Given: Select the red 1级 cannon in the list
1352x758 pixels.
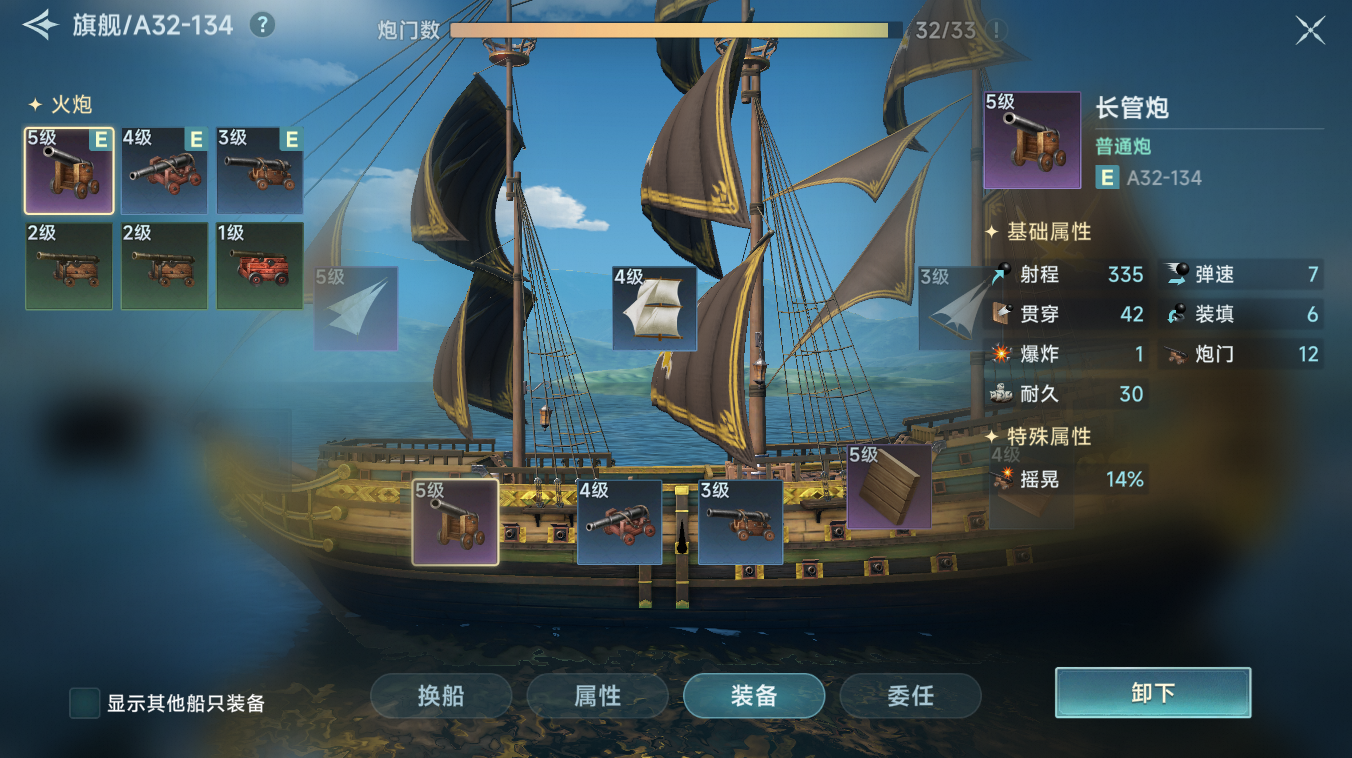Looking at the screenshot, I should [x=259, y=265].
